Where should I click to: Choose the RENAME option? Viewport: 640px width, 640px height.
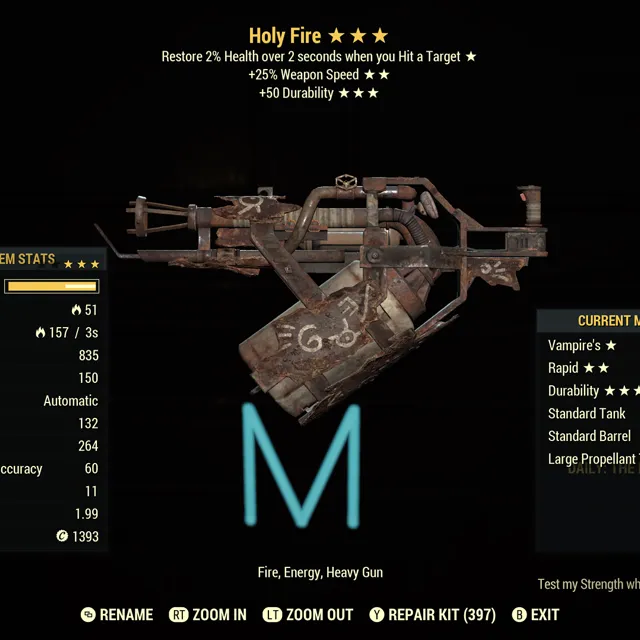pos(117,615)
